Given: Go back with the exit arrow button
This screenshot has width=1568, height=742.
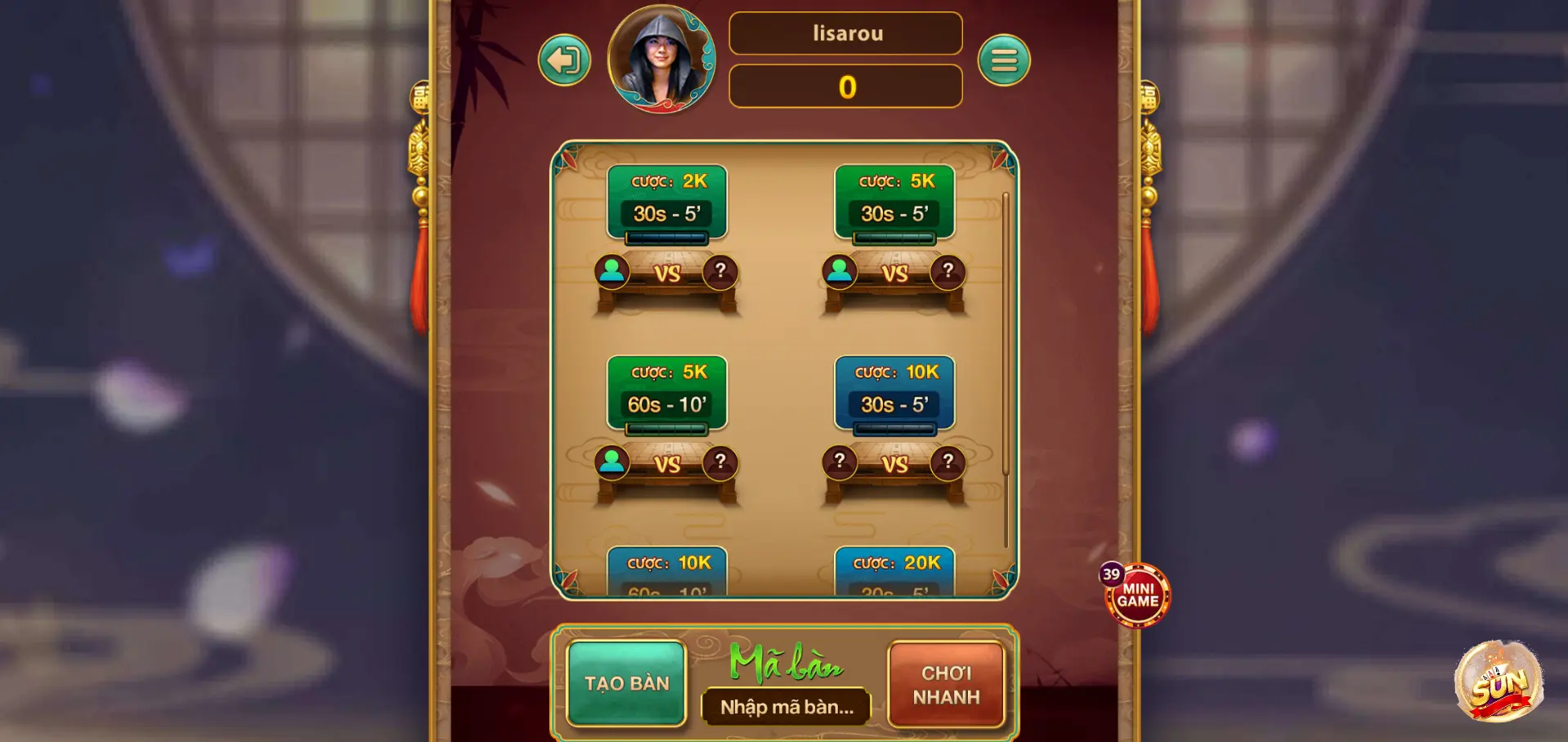Looking at the screenshot, I should click(564, 60).
